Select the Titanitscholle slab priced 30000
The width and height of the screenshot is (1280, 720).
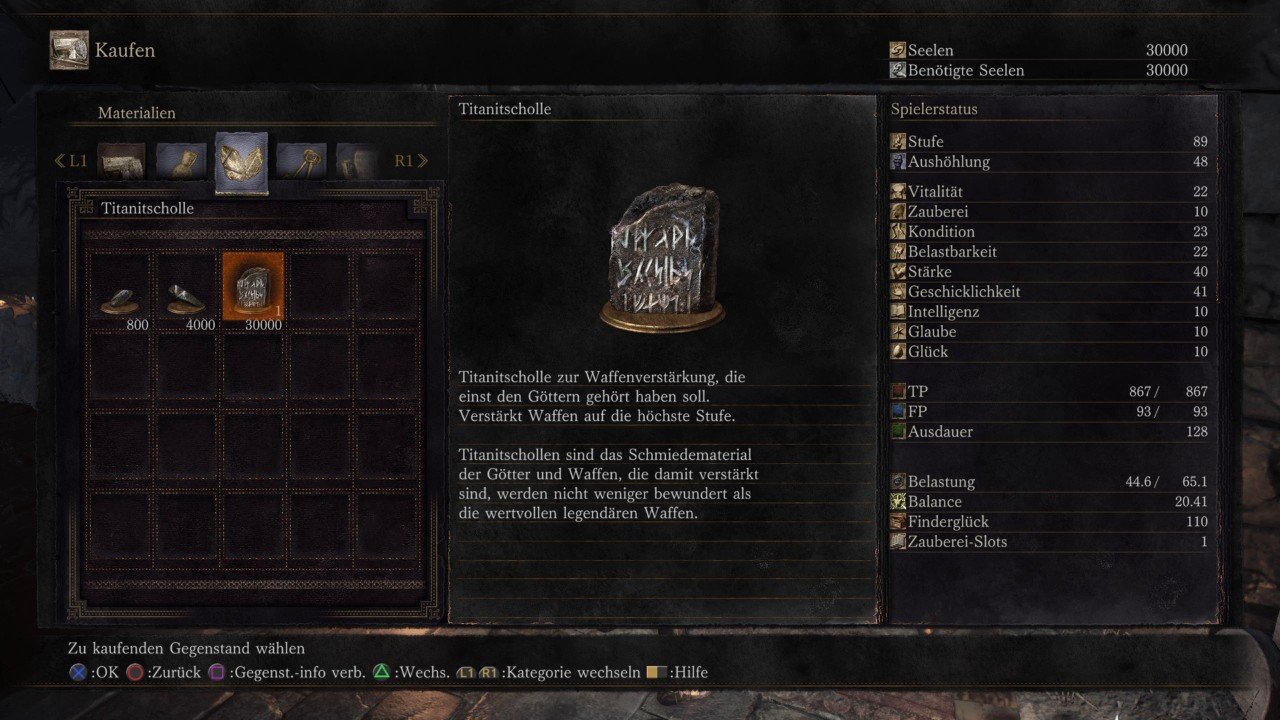tap(253, 289)
